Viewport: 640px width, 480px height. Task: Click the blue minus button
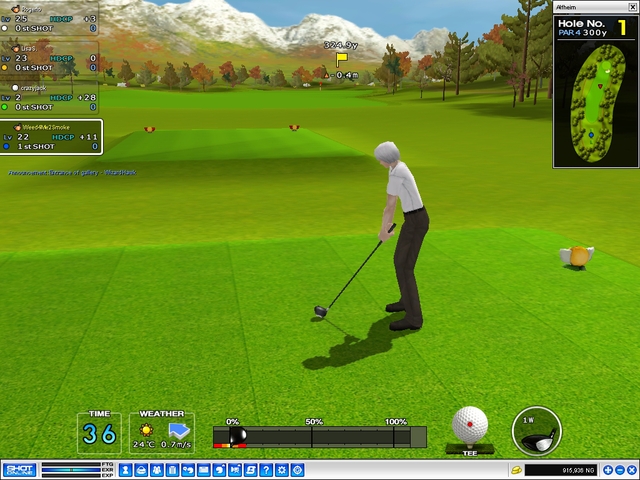618,470
